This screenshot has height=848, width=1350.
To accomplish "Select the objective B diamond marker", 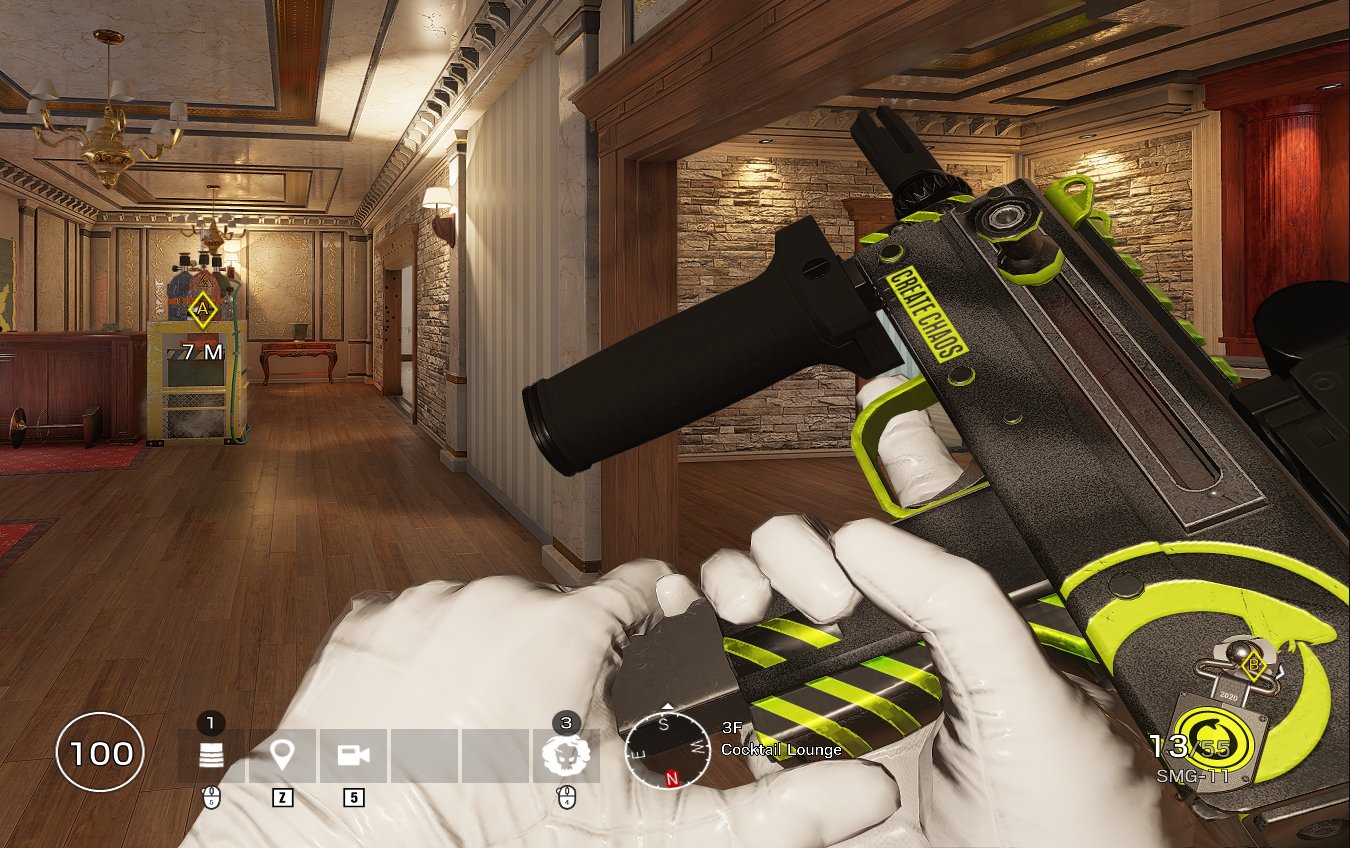I will 1249,663.
